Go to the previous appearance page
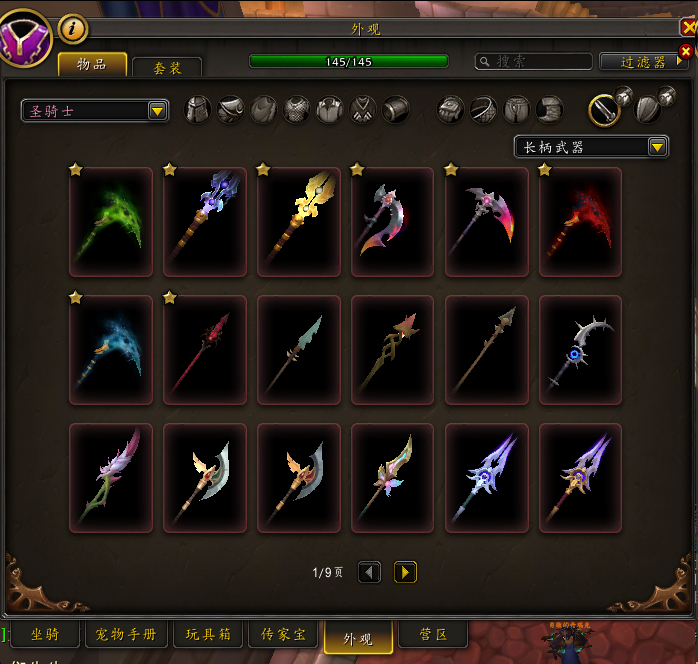Viewport: 698px width, 664px height. point(369,572)
